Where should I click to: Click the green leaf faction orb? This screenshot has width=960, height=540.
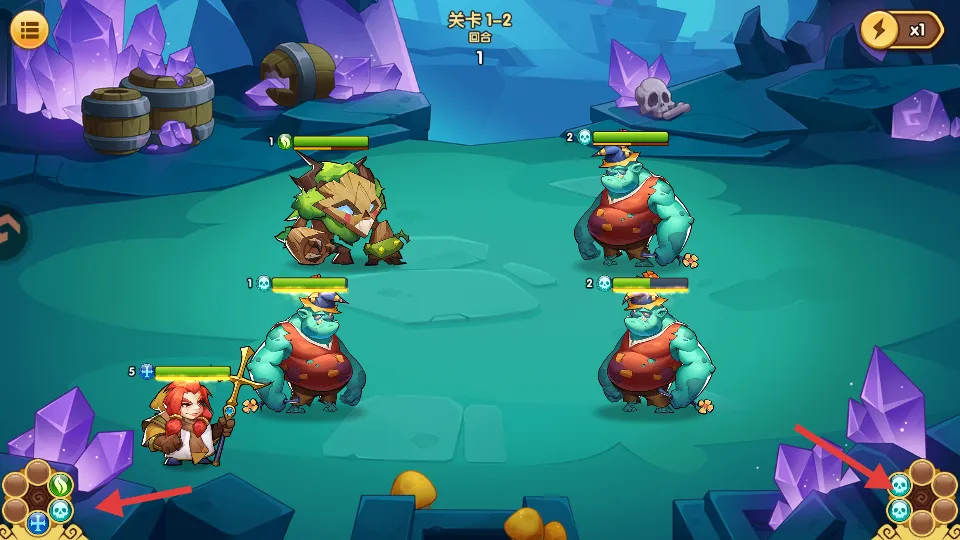pos(60,485)
